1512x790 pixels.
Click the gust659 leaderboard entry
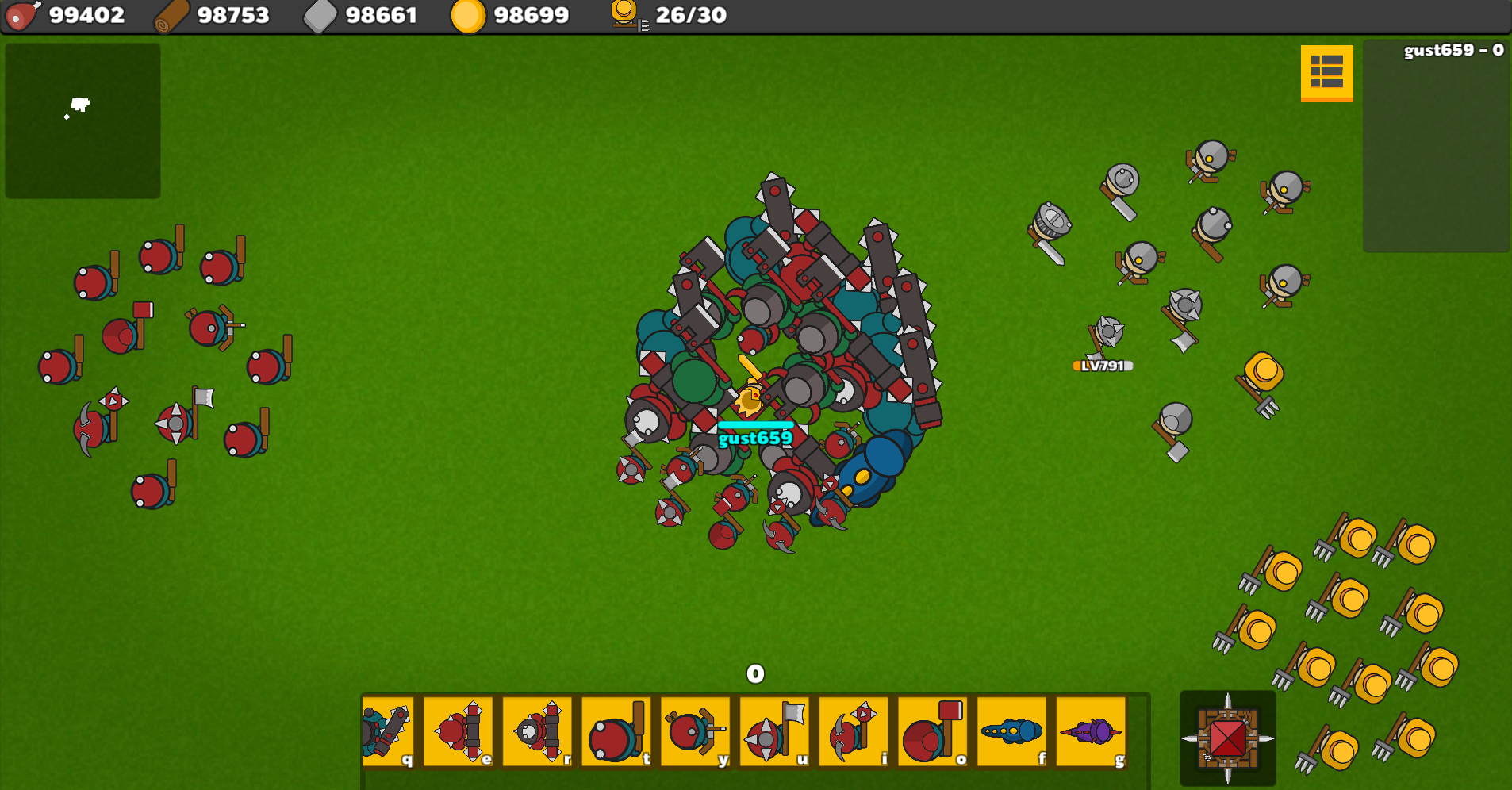1452,50
